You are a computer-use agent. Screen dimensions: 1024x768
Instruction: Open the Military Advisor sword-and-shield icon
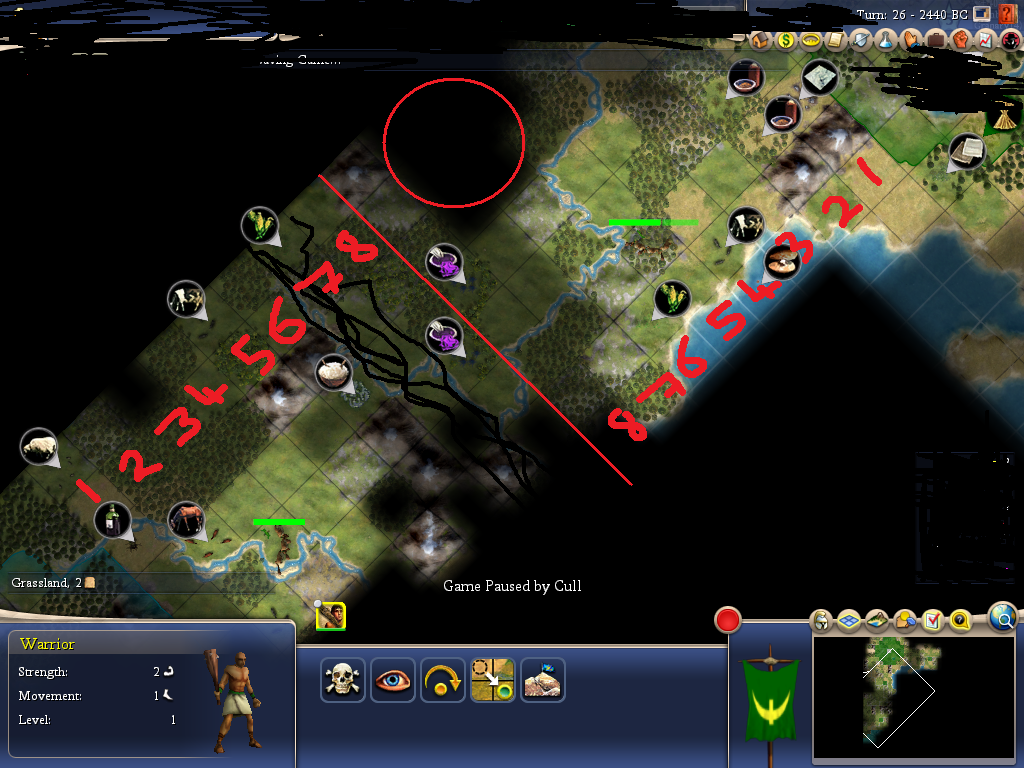860,41
